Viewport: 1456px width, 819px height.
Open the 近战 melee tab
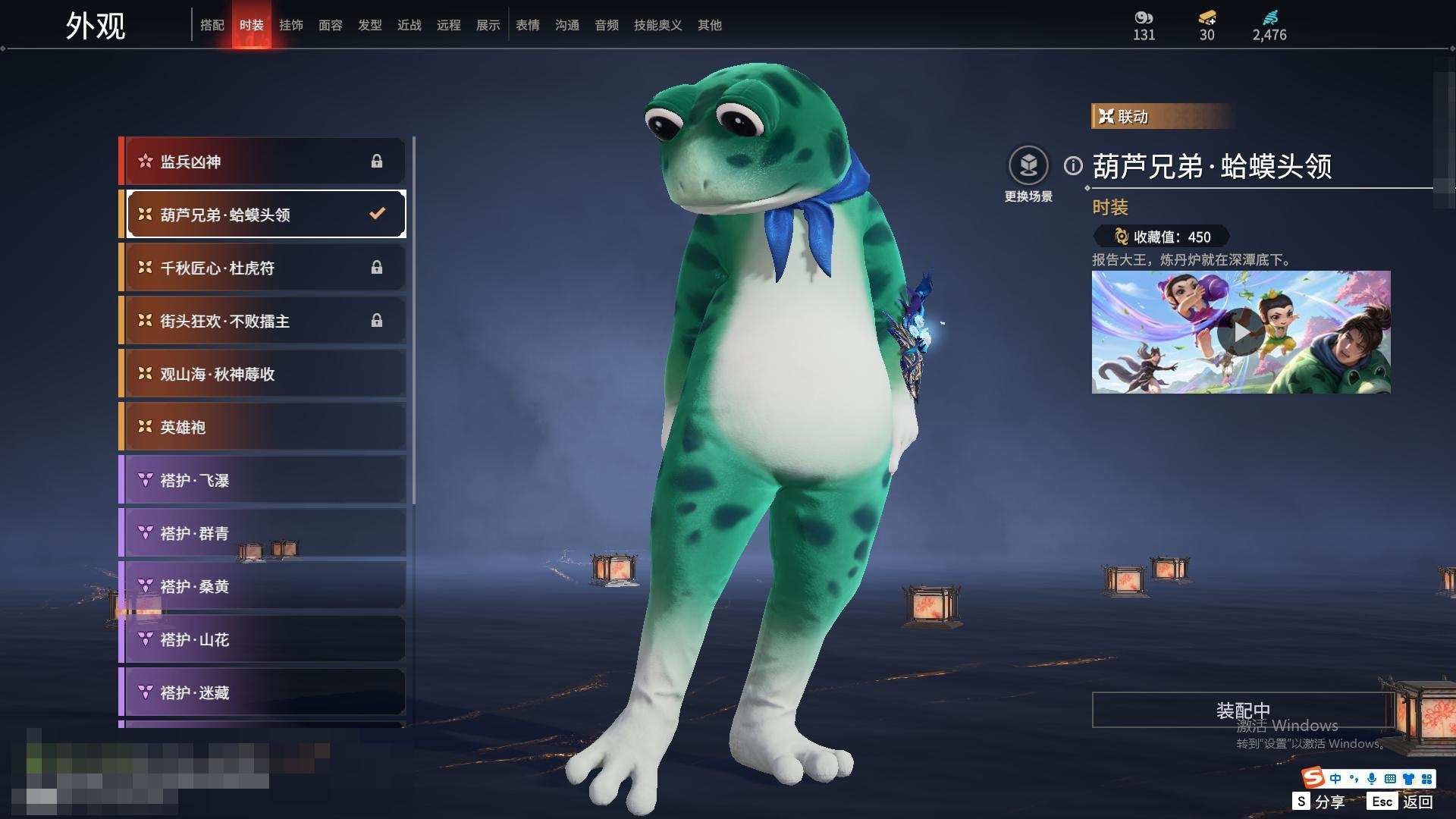click(x=409, y=25)
